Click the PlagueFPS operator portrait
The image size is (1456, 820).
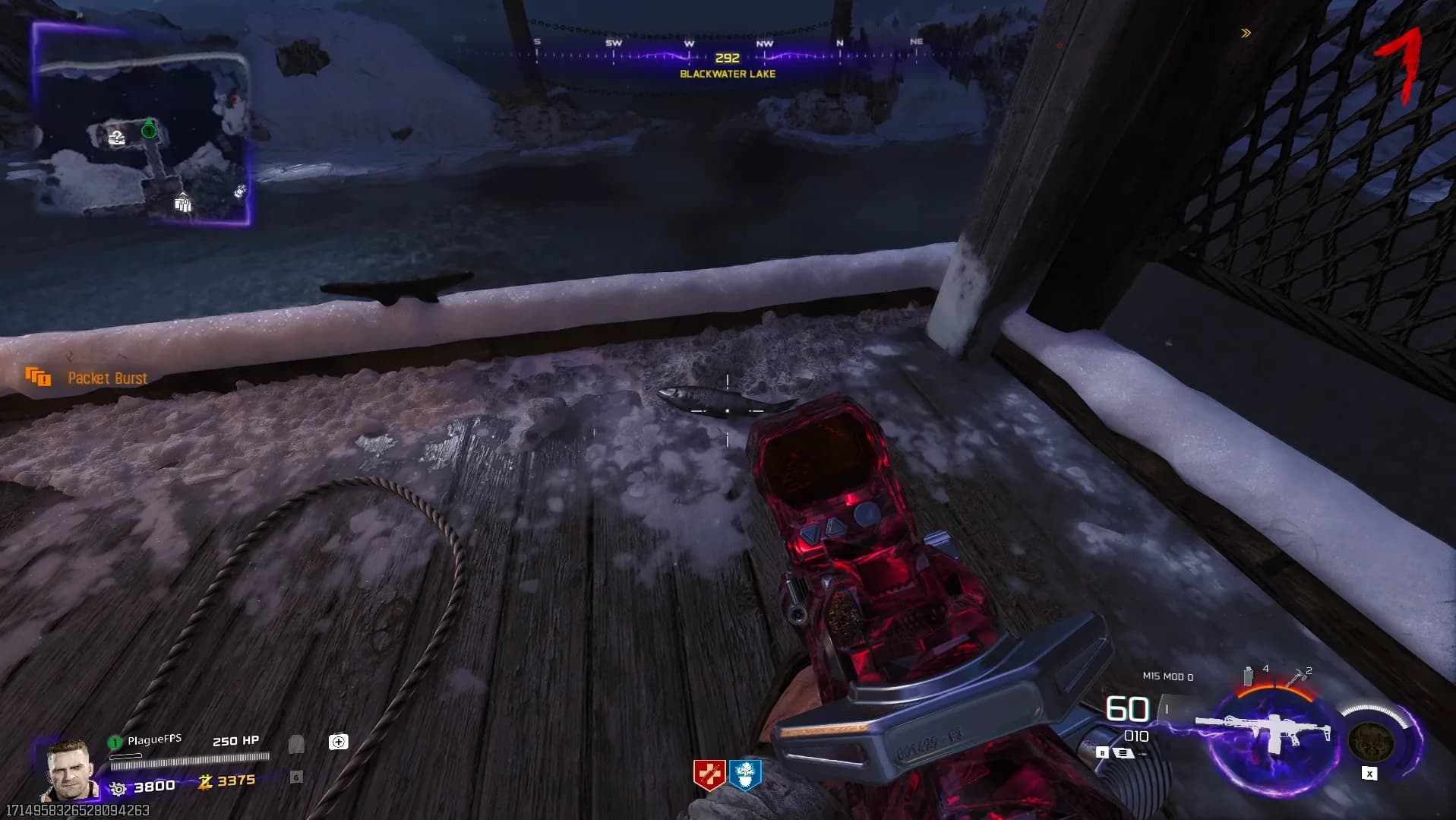tap(71, 769)
